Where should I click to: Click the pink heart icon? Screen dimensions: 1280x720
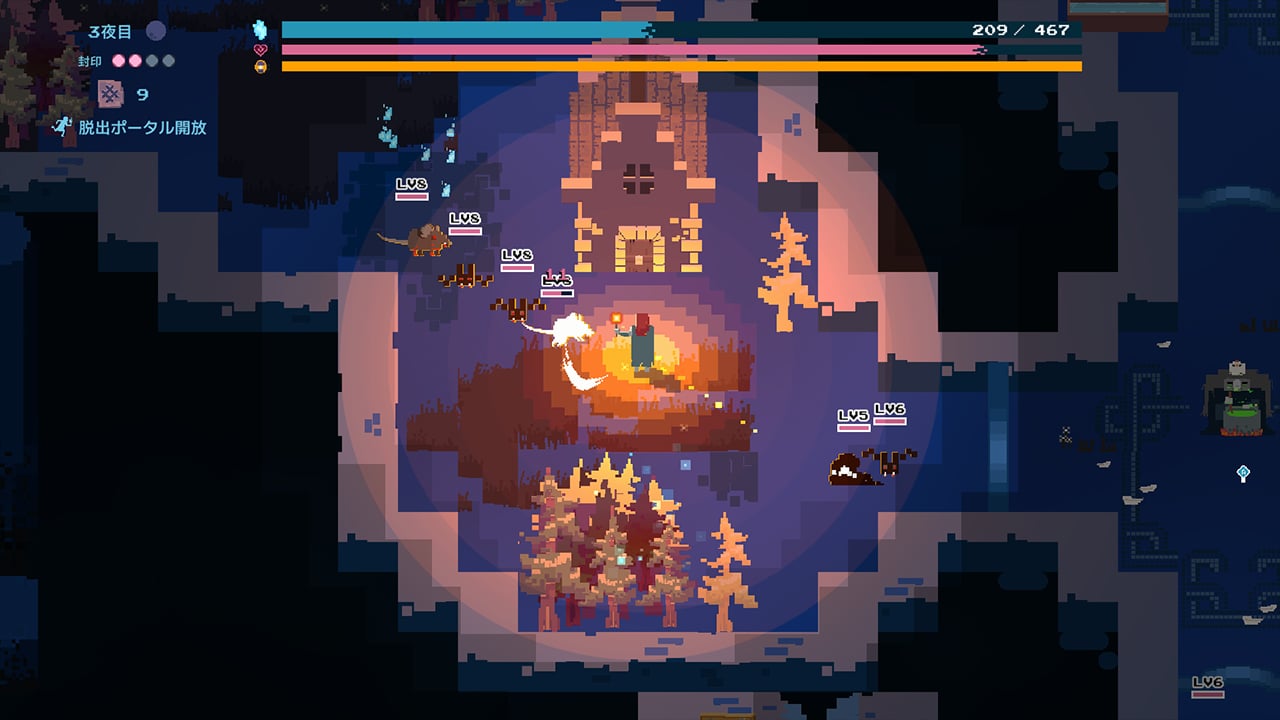pos(262,49)
